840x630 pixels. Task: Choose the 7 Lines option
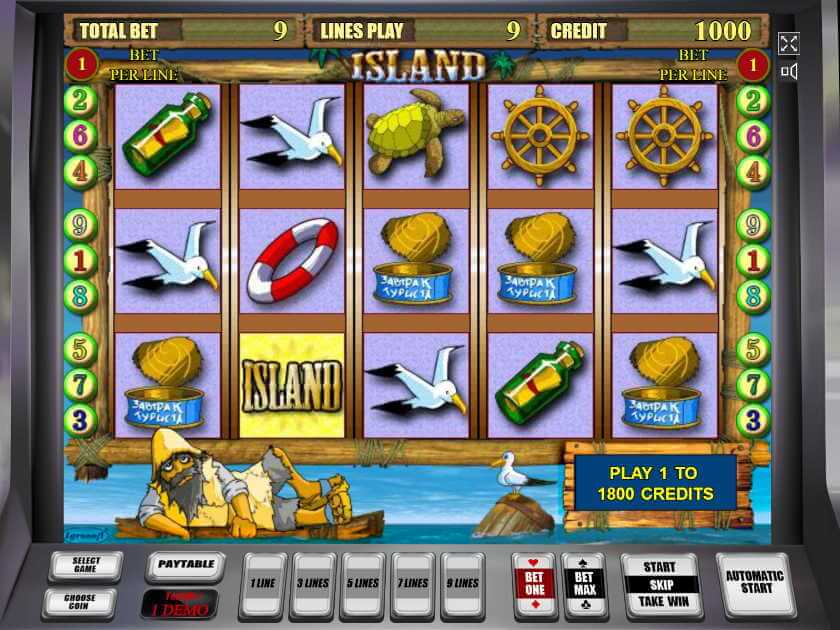pyautogui.click(x=414, y=583)
